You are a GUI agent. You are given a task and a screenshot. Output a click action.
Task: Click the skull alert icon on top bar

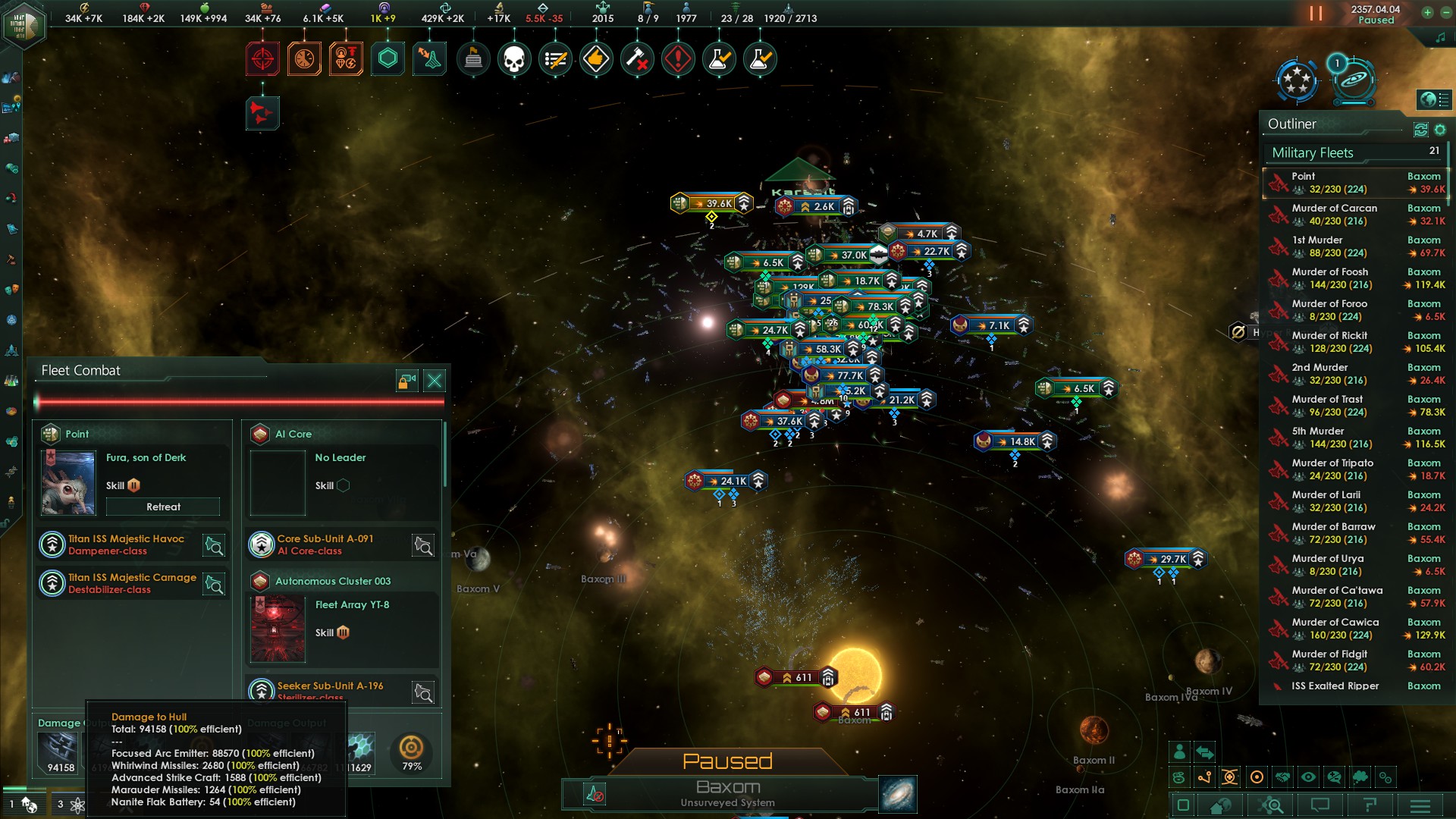point(515,58)
